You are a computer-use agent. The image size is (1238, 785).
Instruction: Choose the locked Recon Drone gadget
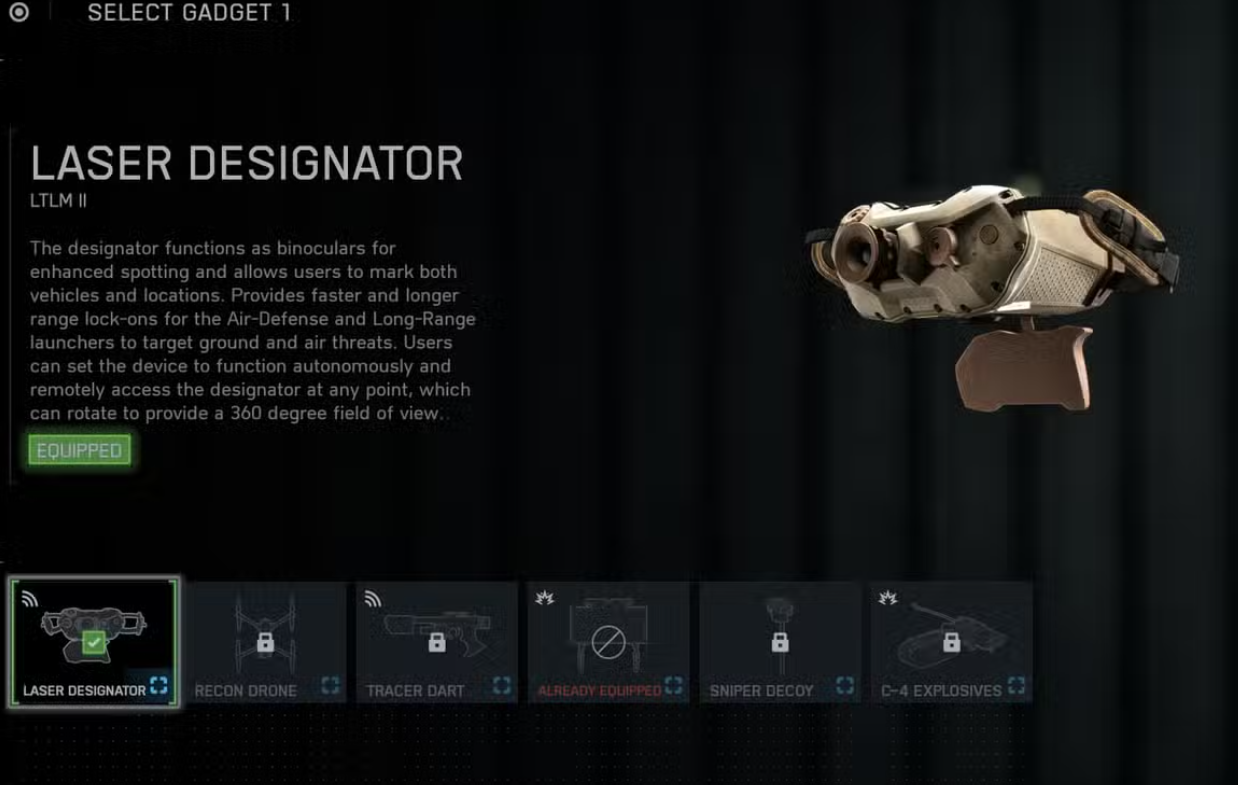[265, 642]
